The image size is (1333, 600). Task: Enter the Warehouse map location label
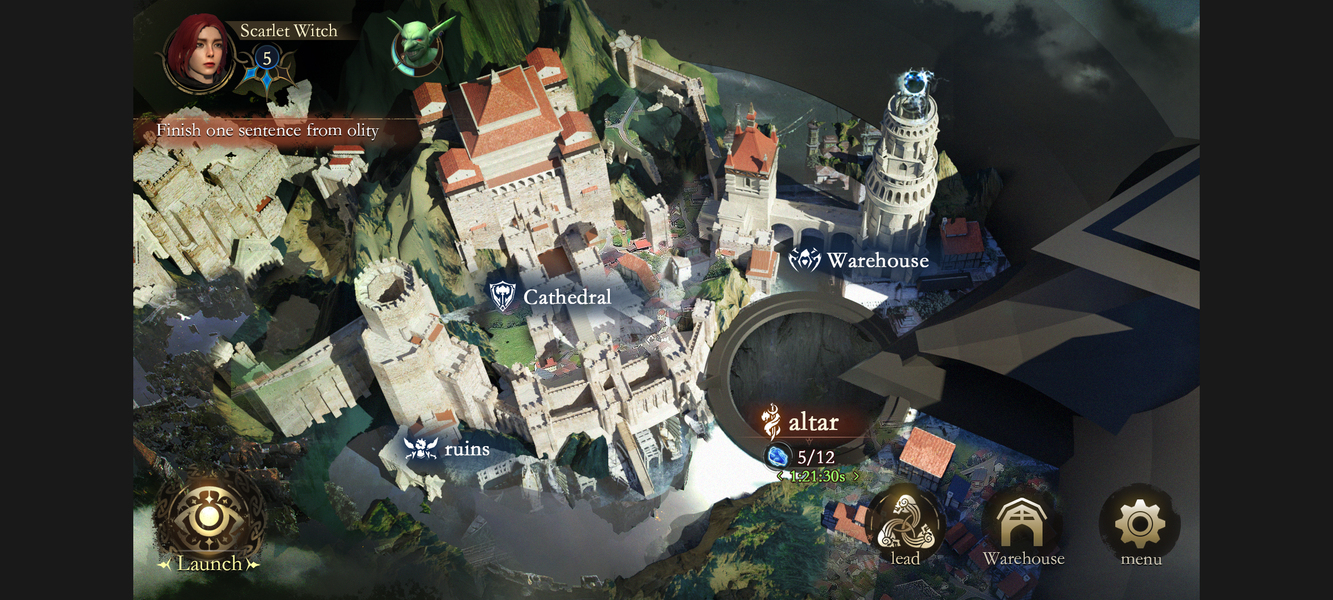pos(859,261)
